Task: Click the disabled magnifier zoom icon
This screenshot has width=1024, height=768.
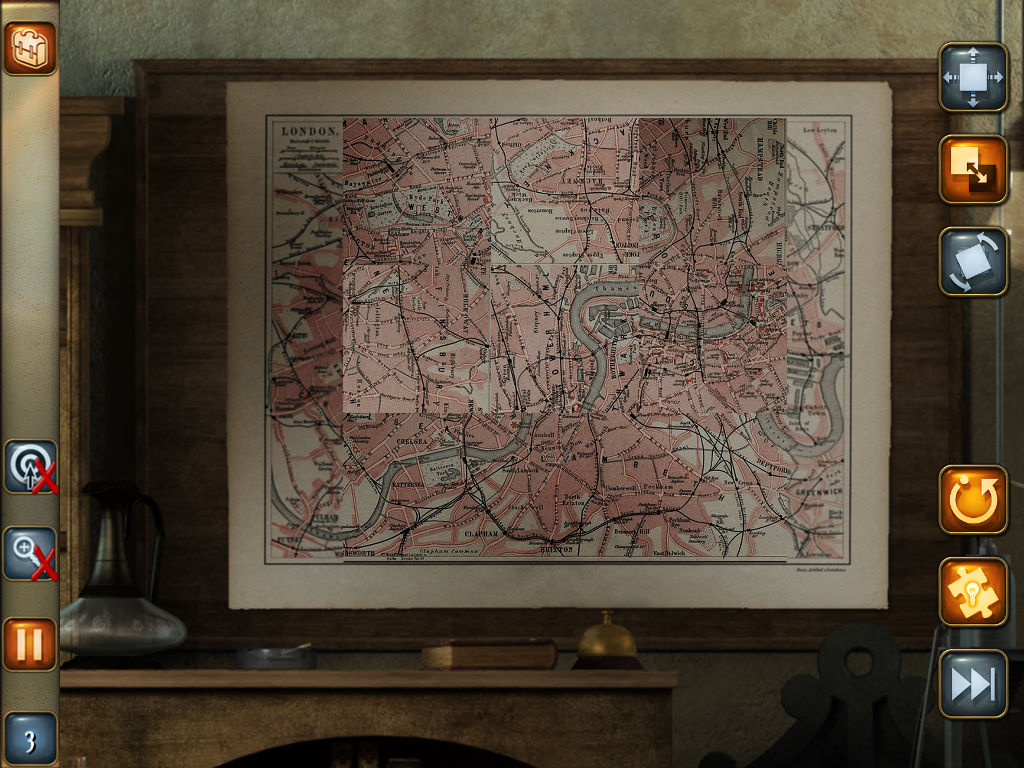Action: (30, 554)
